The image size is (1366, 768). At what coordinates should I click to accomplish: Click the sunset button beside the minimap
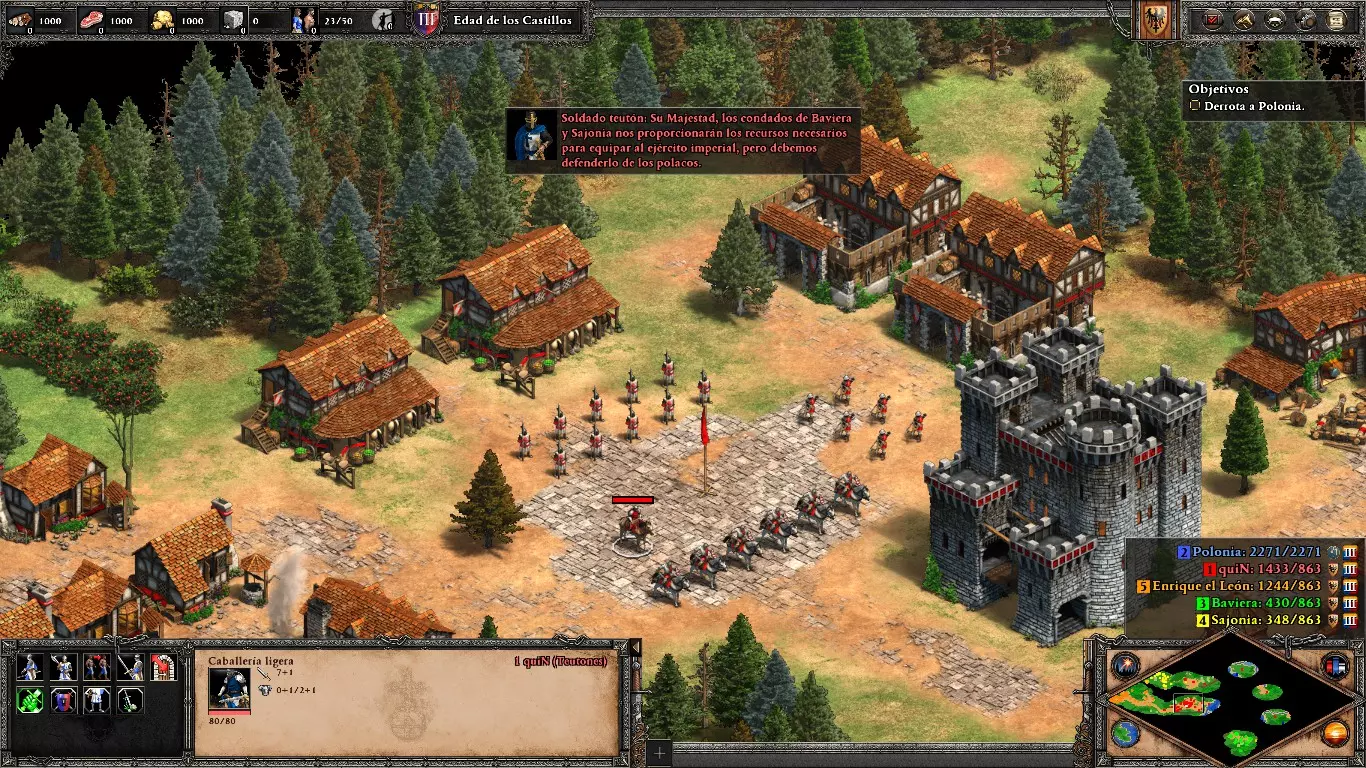tap(1335, 733)
